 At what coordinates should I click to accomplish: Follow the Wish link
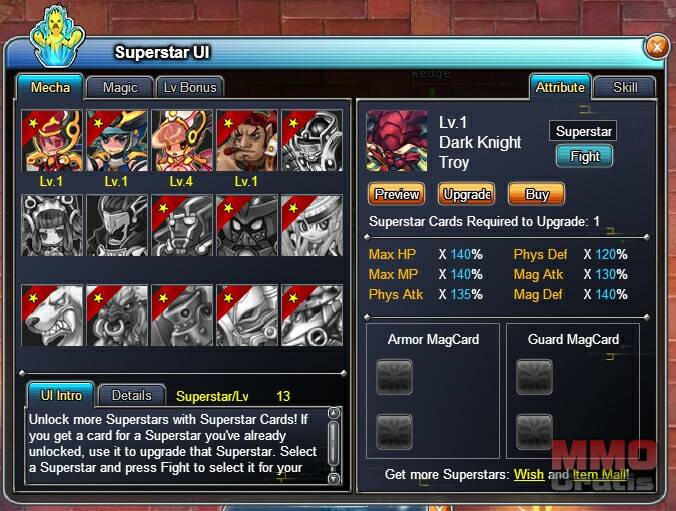click(528, 474)
